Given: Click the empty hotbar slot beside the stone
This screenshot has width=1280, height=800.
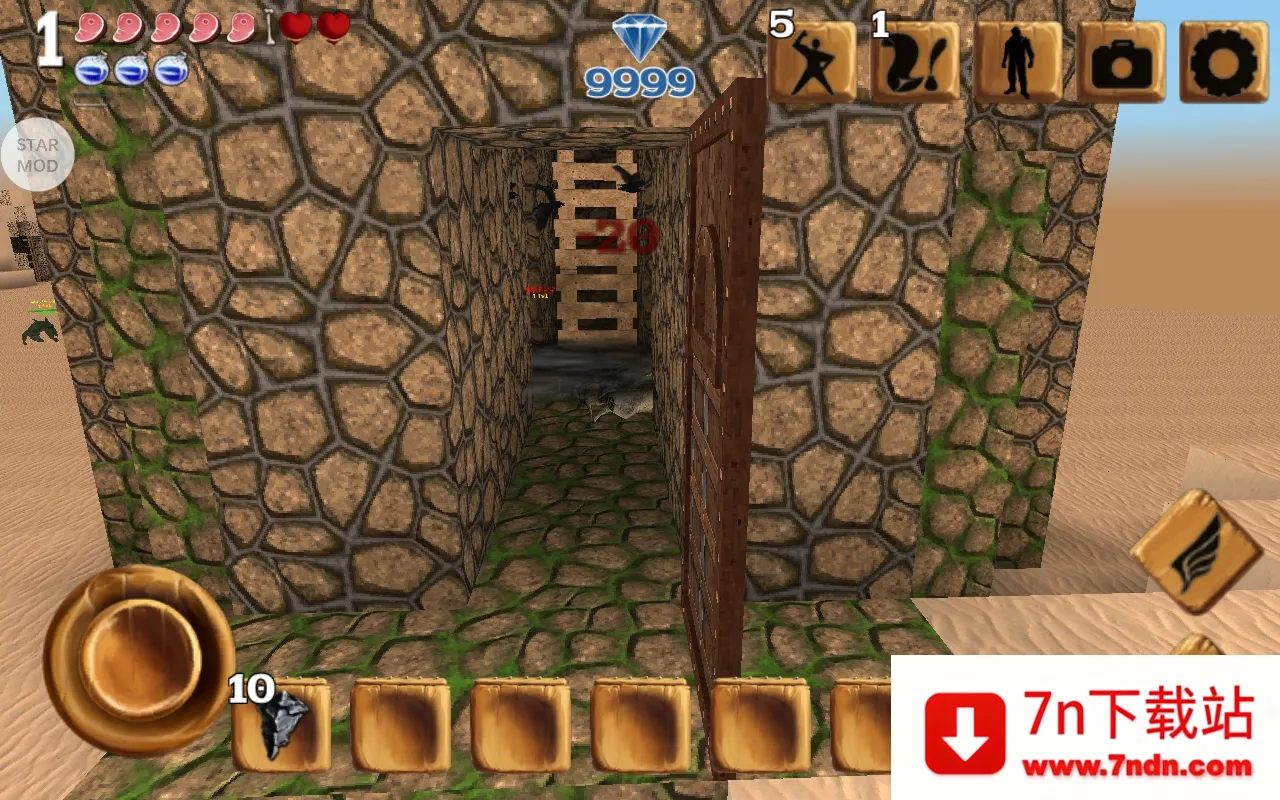Looking at the screenshot, I should (x=400, y=725).
